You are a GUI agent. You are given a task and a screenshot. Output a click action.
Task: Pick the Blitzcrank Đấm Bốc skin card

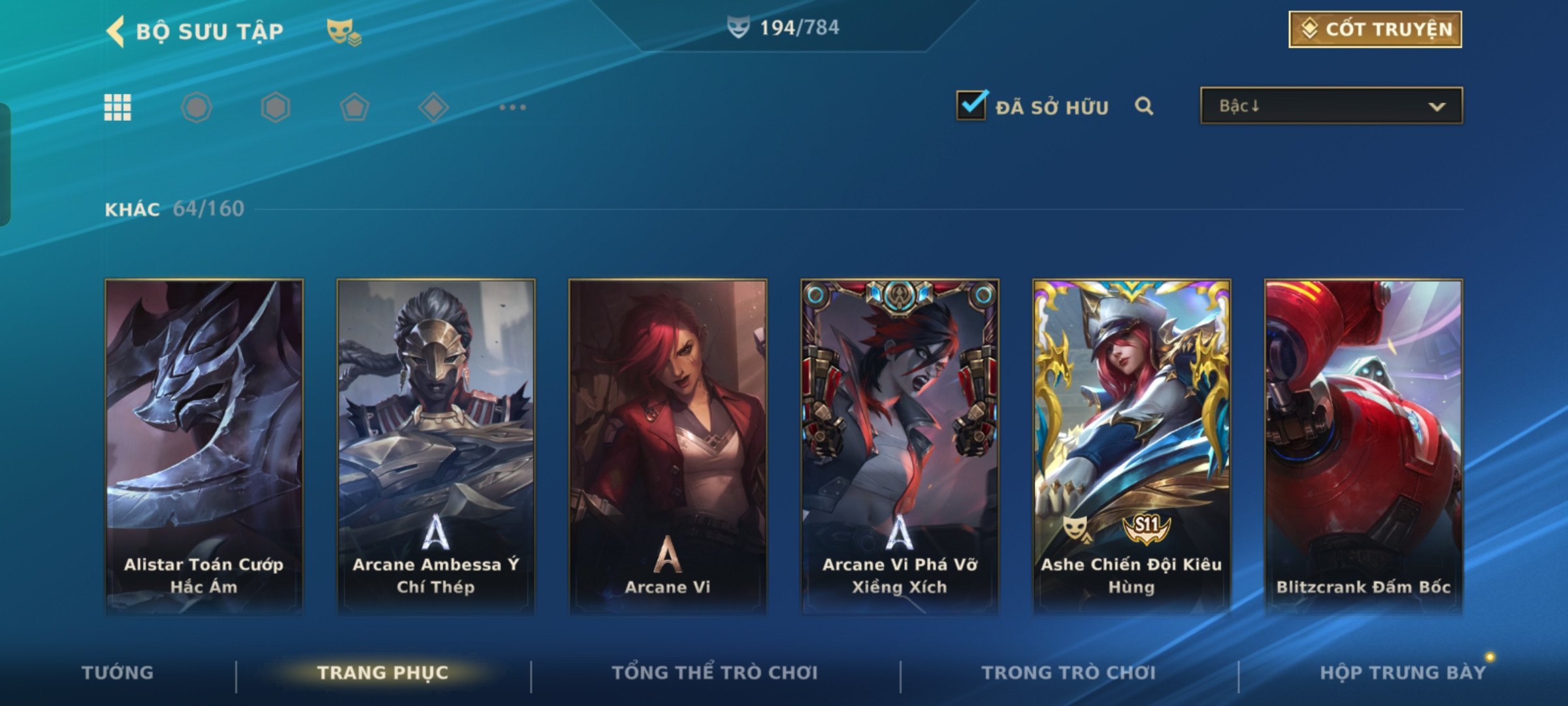coord(1364,447)
